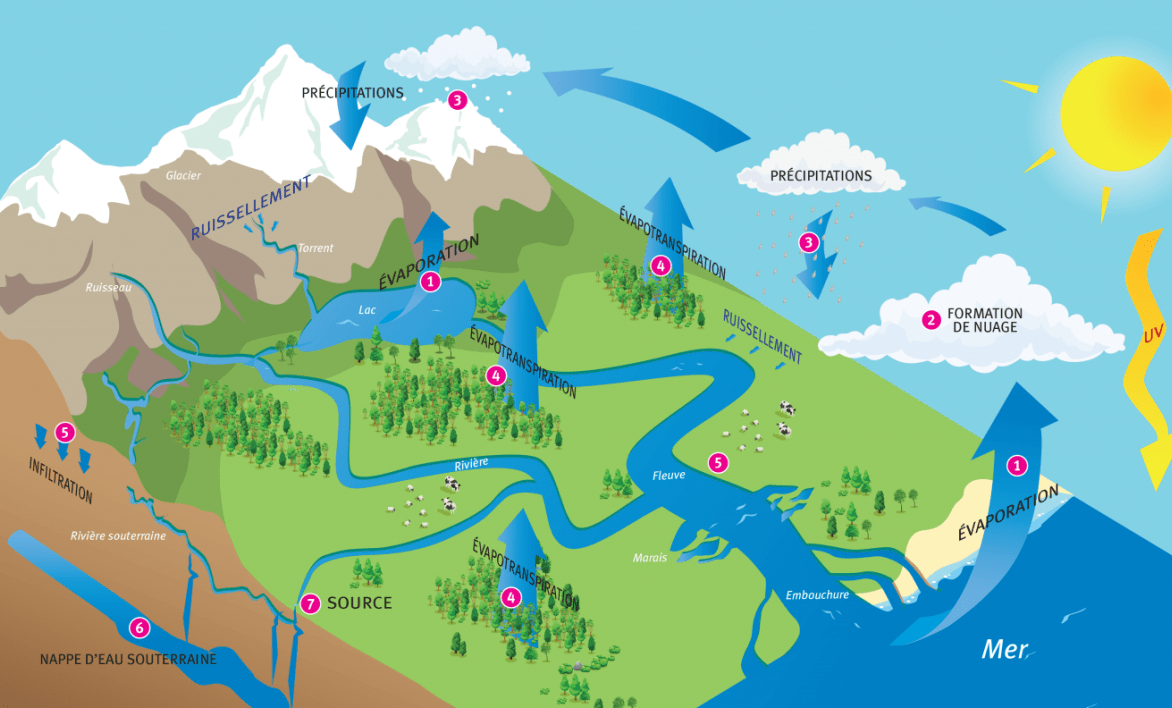
Task: Open marker 7 beside the Source label
Action: pyautogui.click(x=310, y=604)
